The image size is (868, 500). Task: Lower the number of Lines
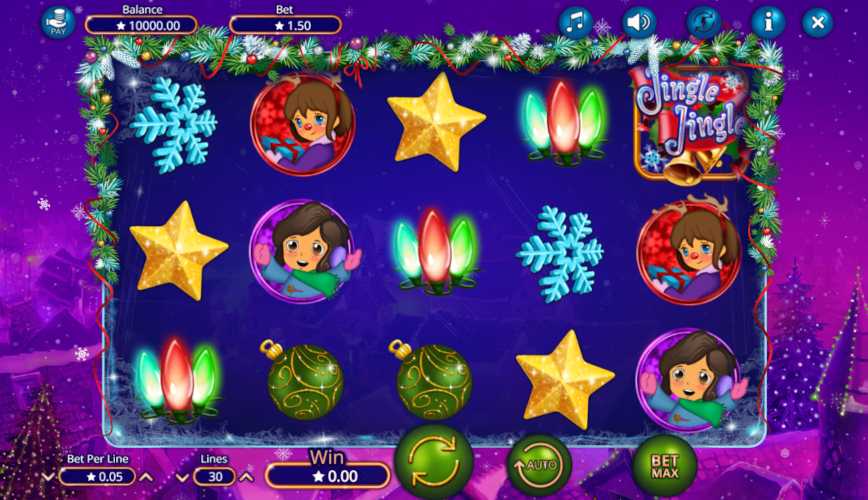[x=184, y=477]
